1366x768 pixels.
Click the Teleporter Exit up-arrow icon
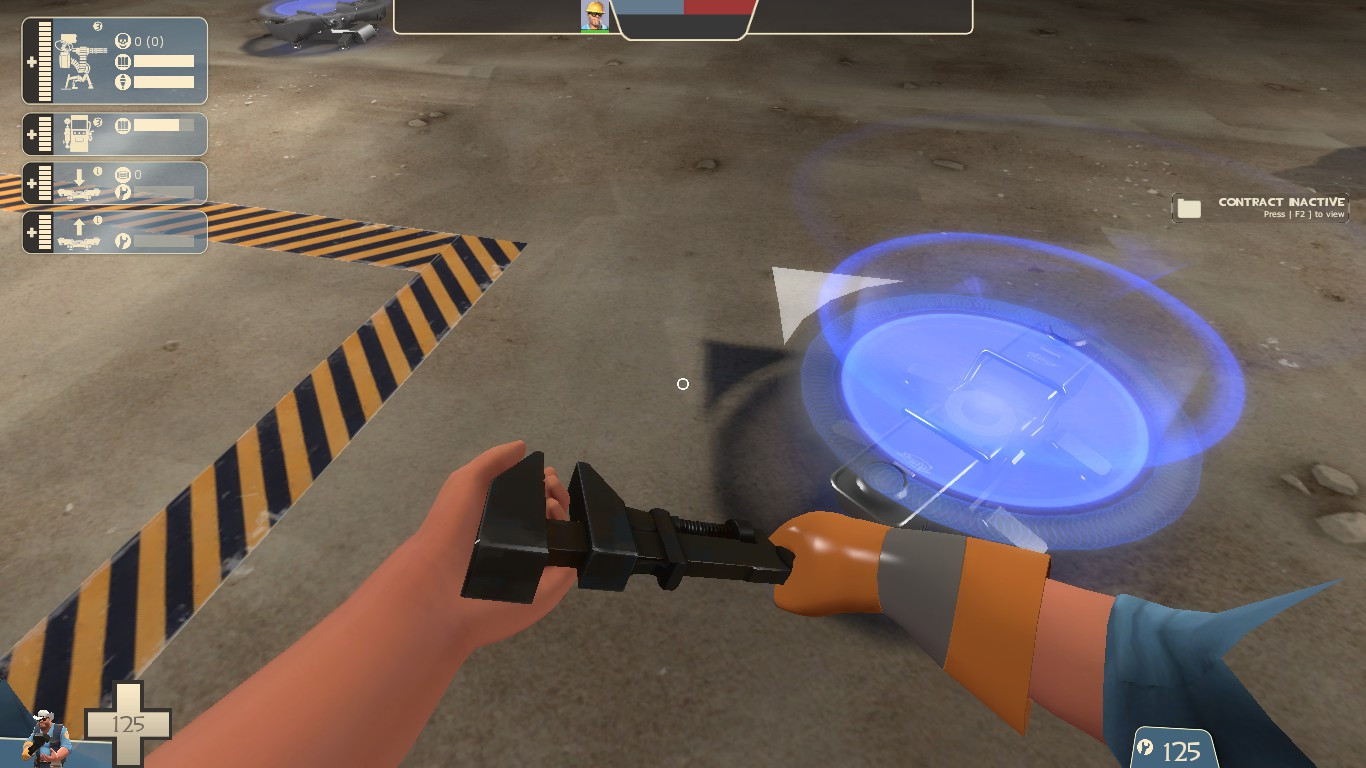point(80,225)
